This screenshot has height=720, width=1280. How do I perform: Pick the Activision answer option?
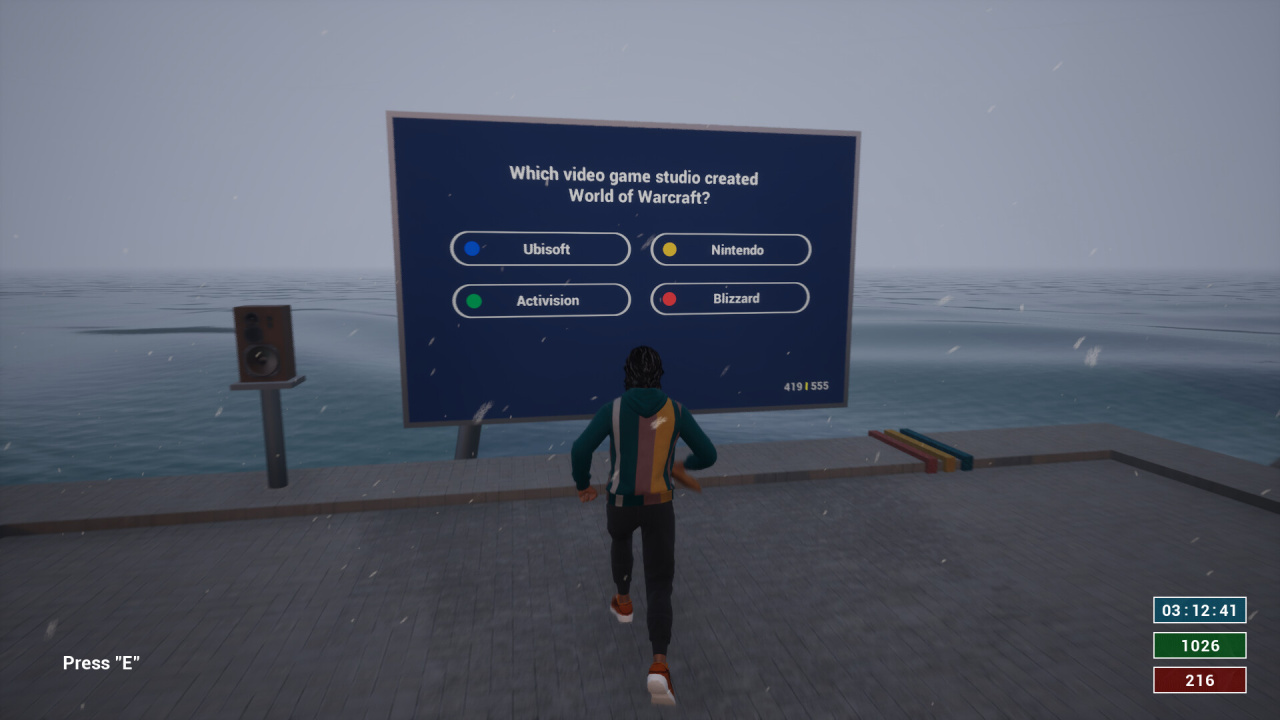coord(541,300)
